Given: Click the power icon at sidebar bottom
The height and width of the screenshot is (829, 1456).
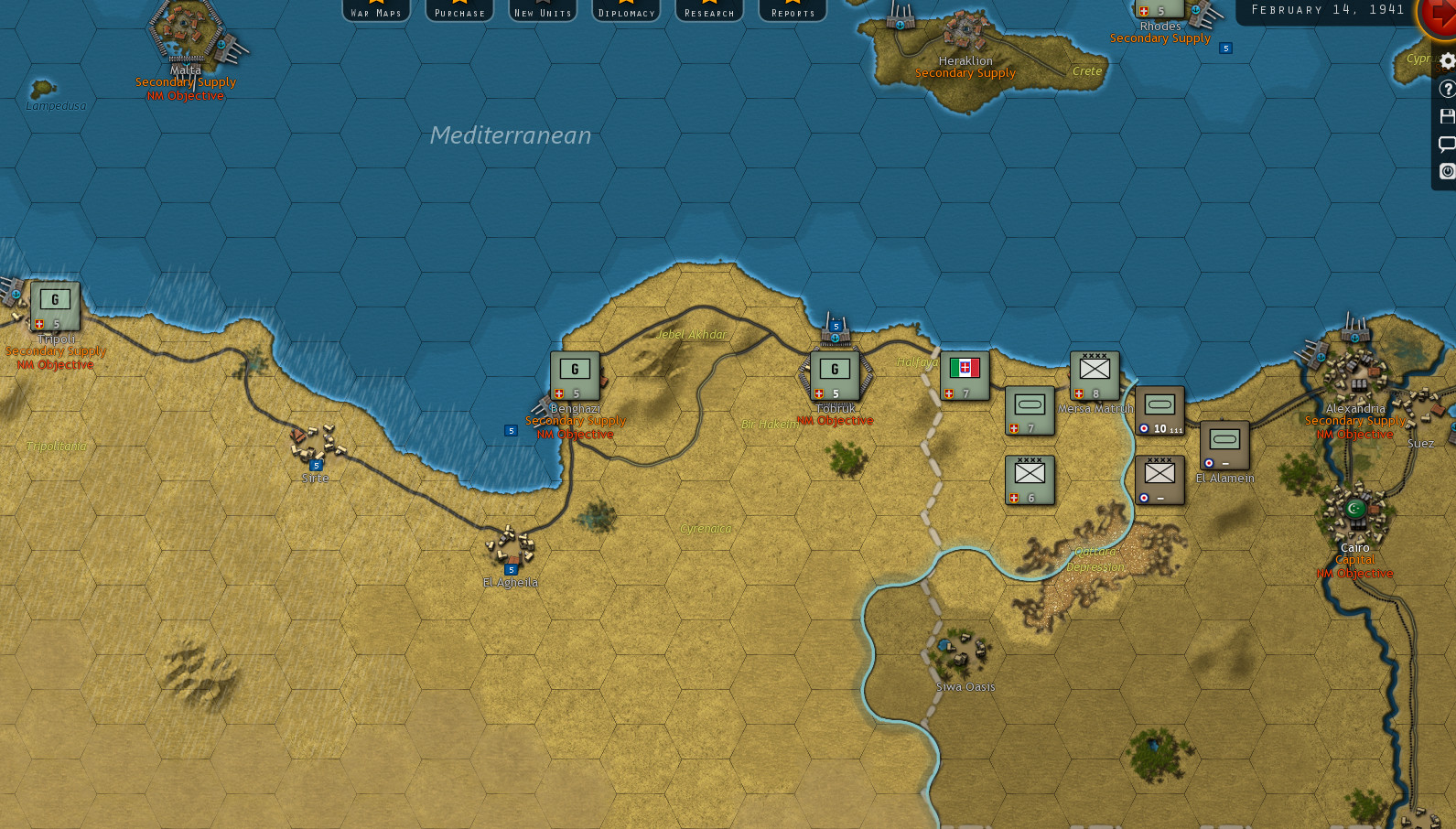Looking at the screenshot, I should point(1447,171).
